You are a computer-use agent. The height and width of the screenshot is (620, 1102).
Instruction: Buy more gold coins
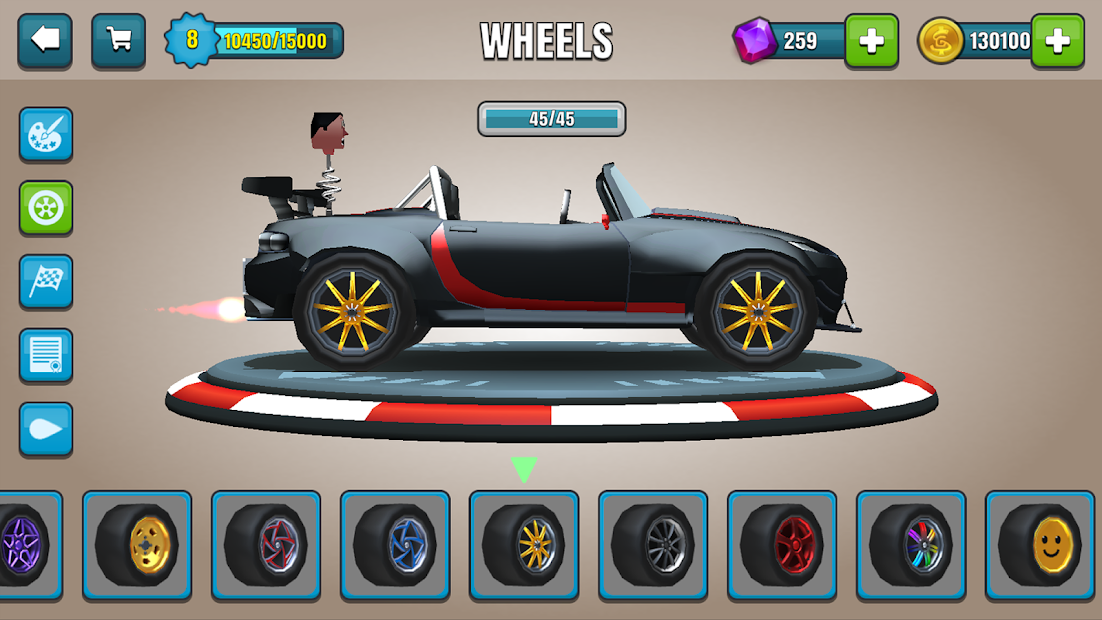(1058, 41)
